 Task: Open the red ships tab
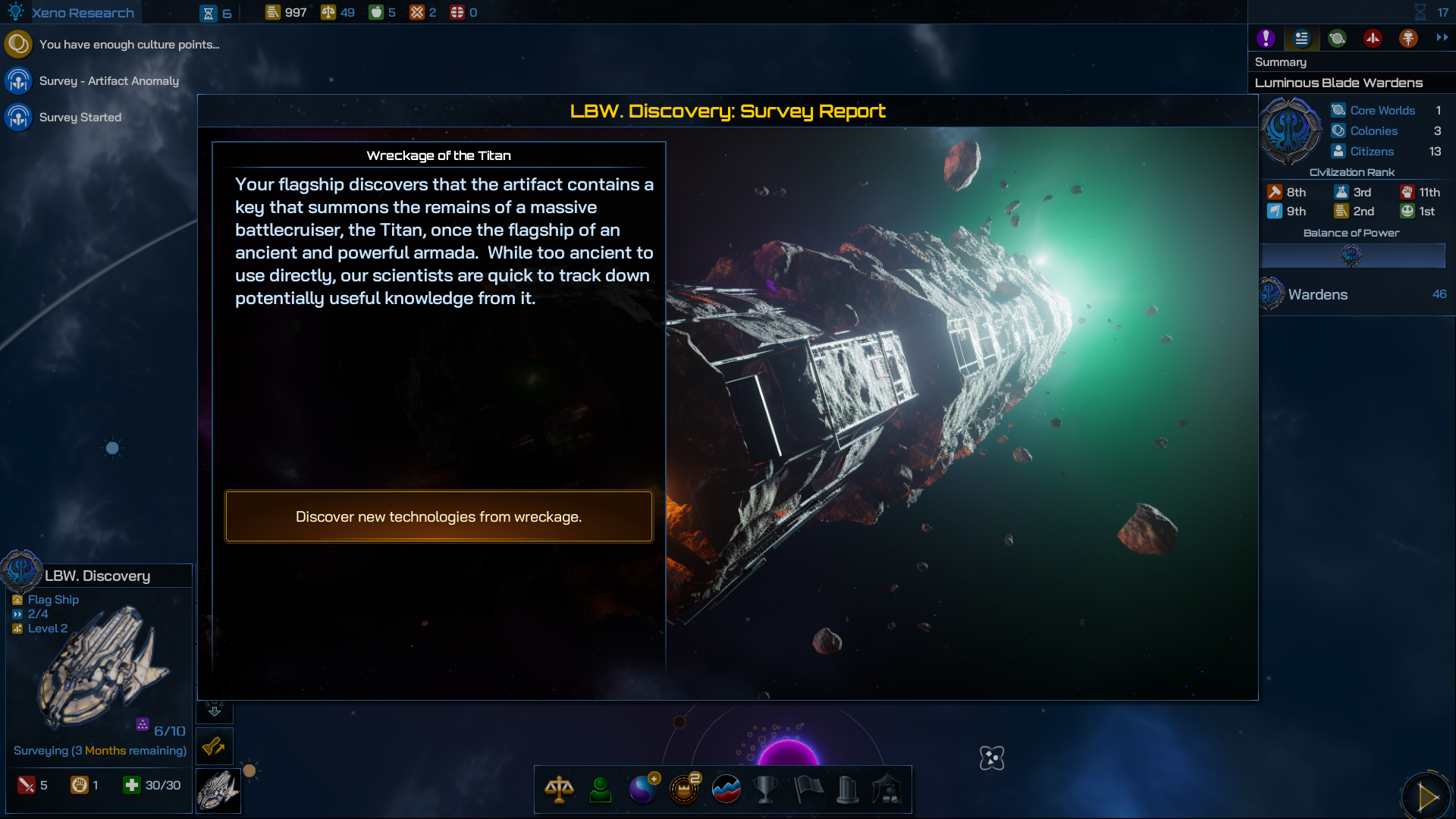coord(1373,39)
